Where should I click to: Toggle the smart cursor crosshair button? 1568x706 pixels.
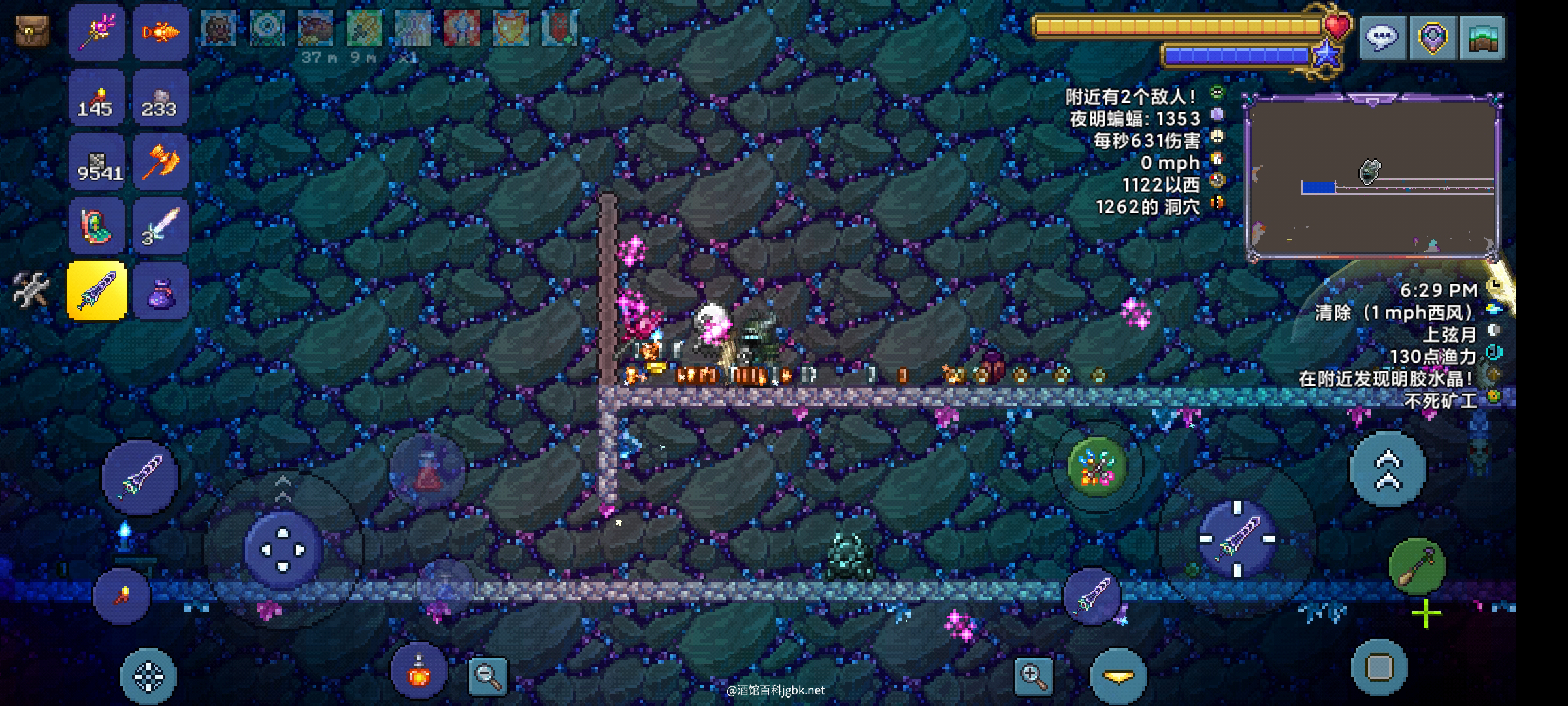148,677
